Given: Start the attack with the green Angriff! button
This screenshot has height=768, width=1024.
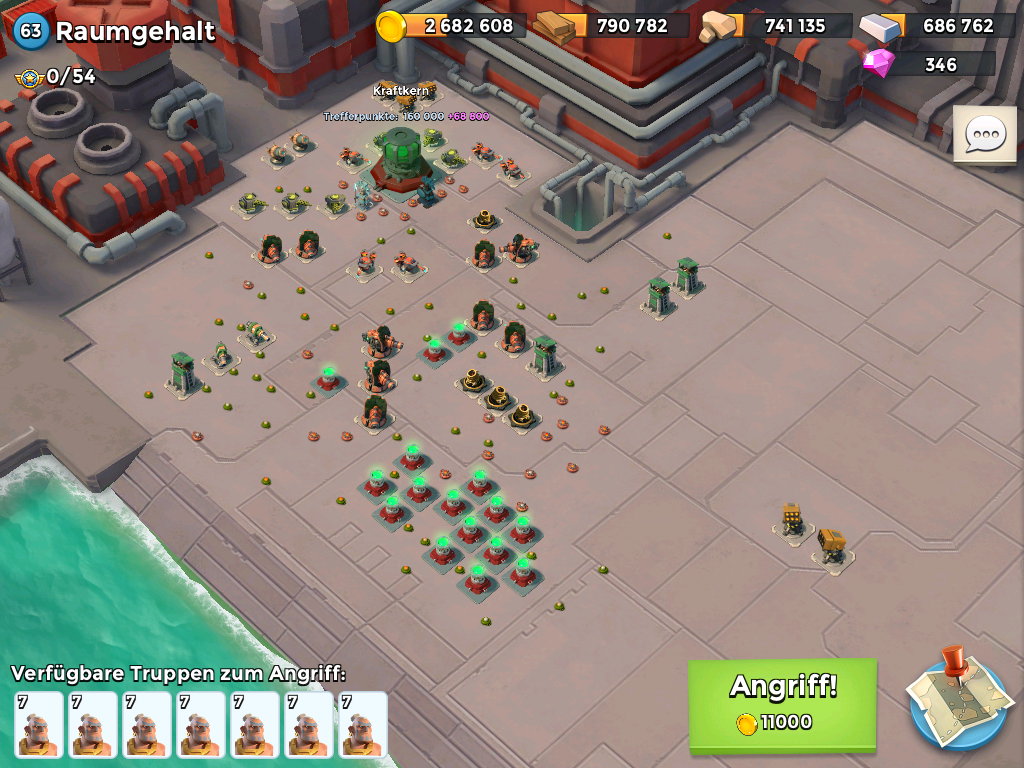Looking at the screenshot, I should point(782,703).
